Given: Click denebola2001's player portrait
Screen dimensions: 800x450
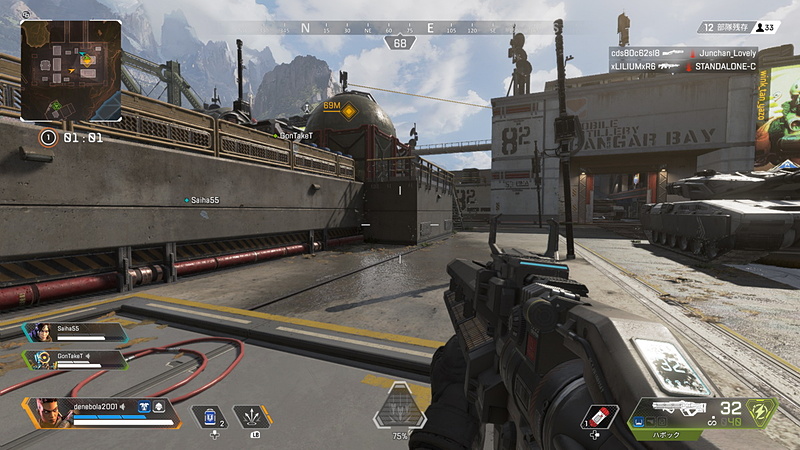Looking at the screenshot, I should pos(49,412).
